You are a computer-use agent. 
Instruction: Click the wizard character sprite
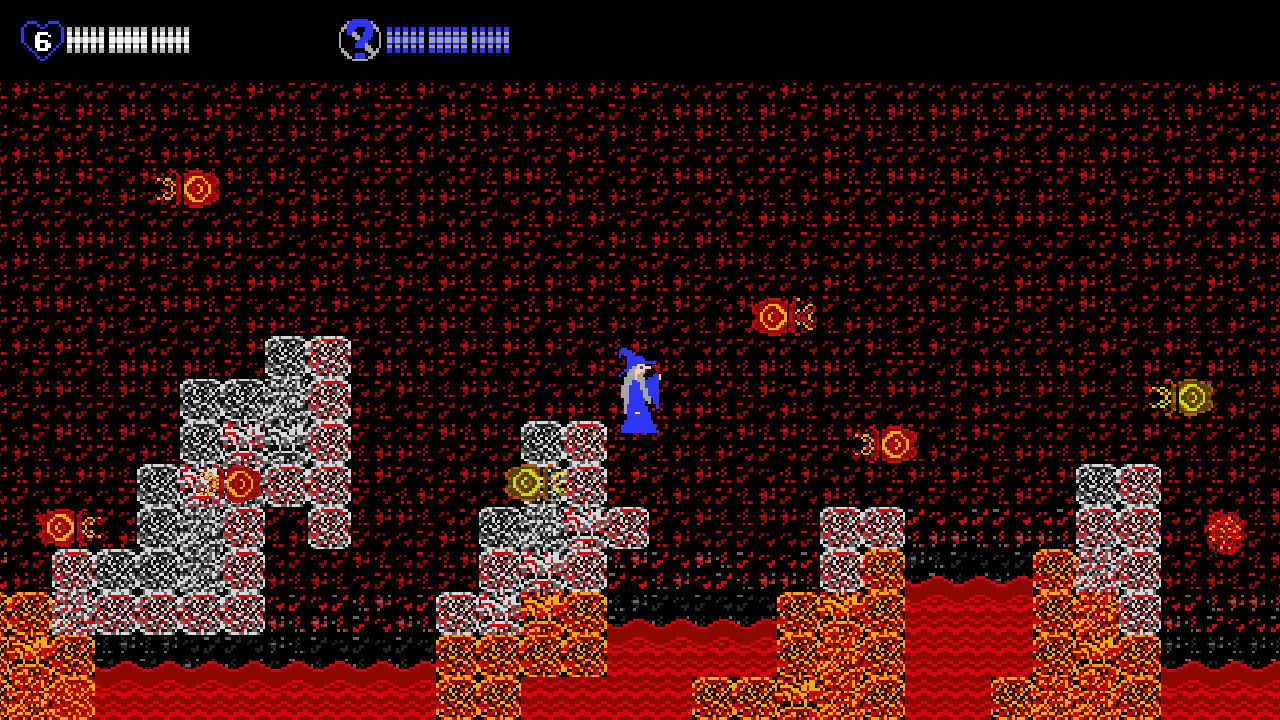[x=640, y=395]
